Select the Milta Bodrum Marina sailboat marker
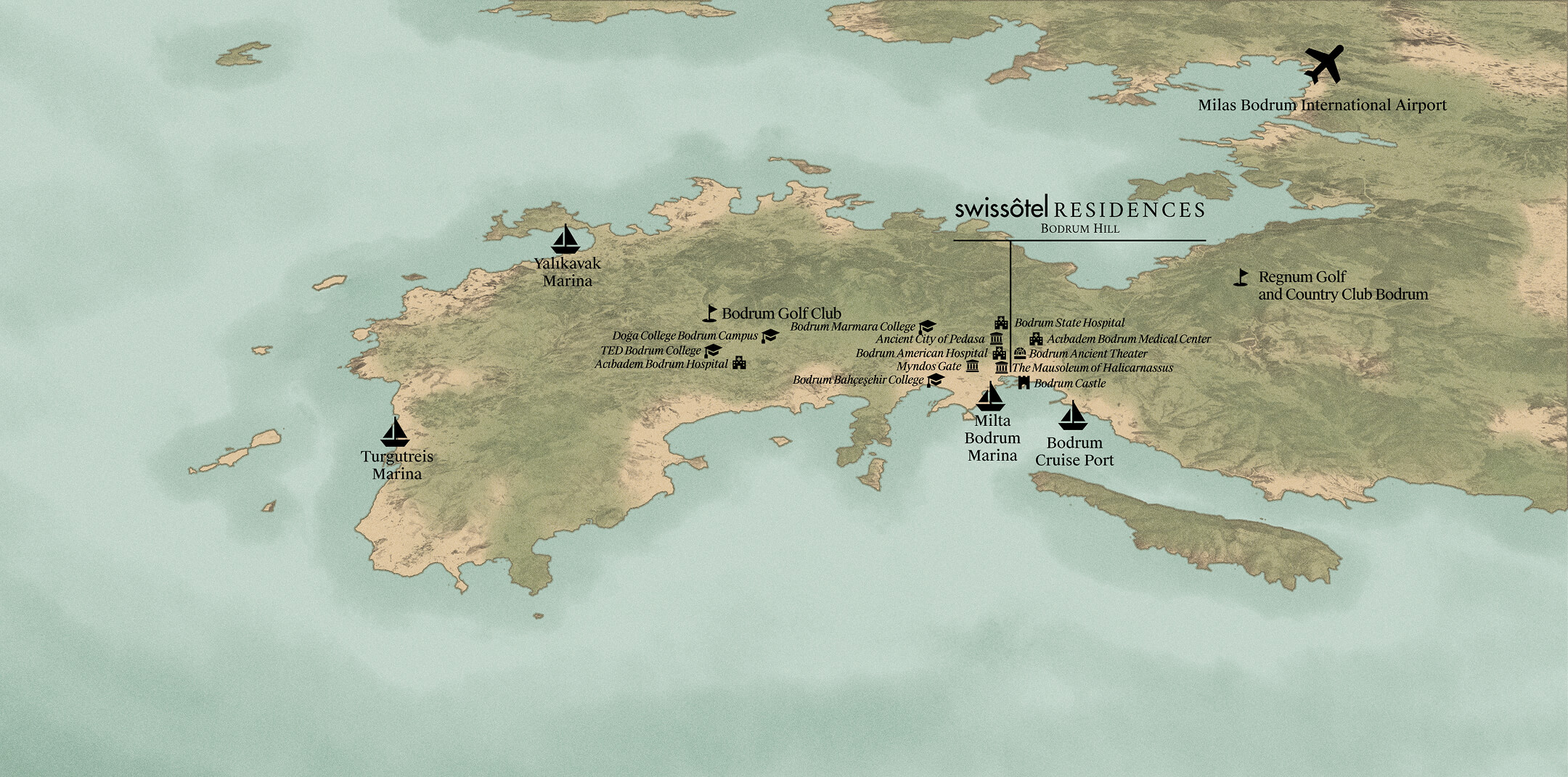The width and height of the screenshot is (1568, 777). click(x=990, y=397)
